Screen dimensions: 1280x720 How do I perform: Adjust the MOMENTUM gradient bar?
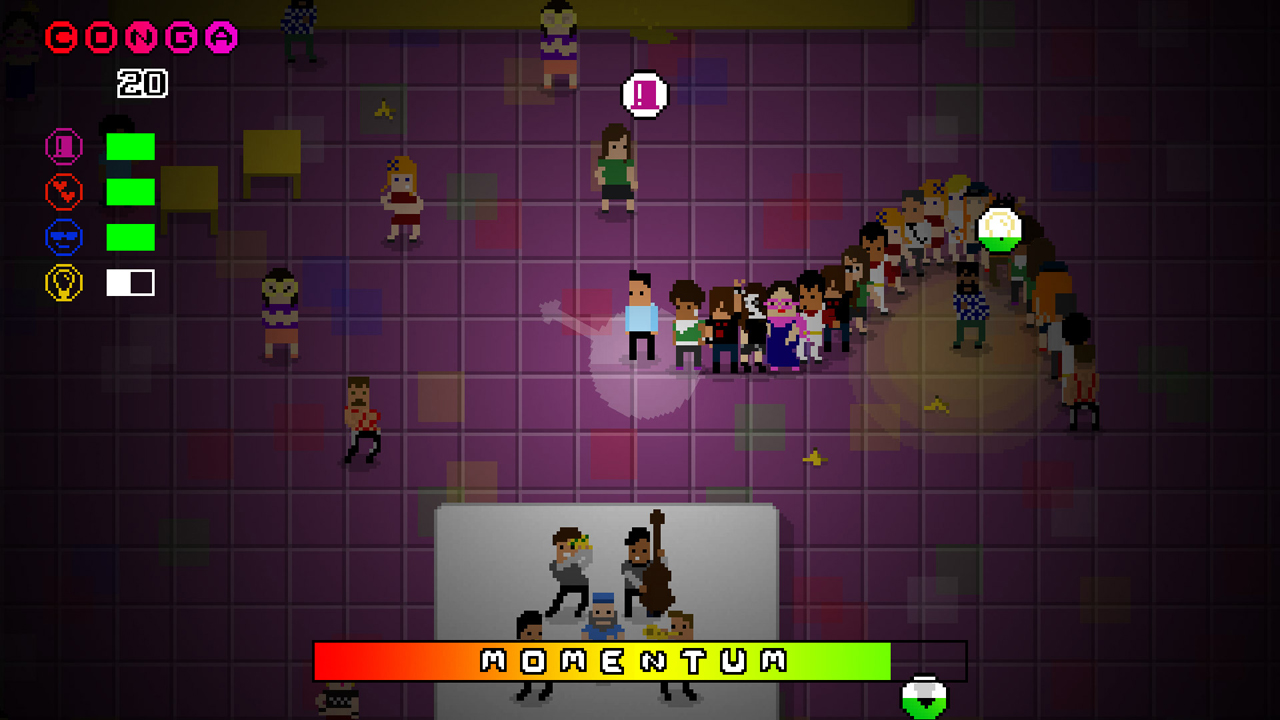point(640,659)
